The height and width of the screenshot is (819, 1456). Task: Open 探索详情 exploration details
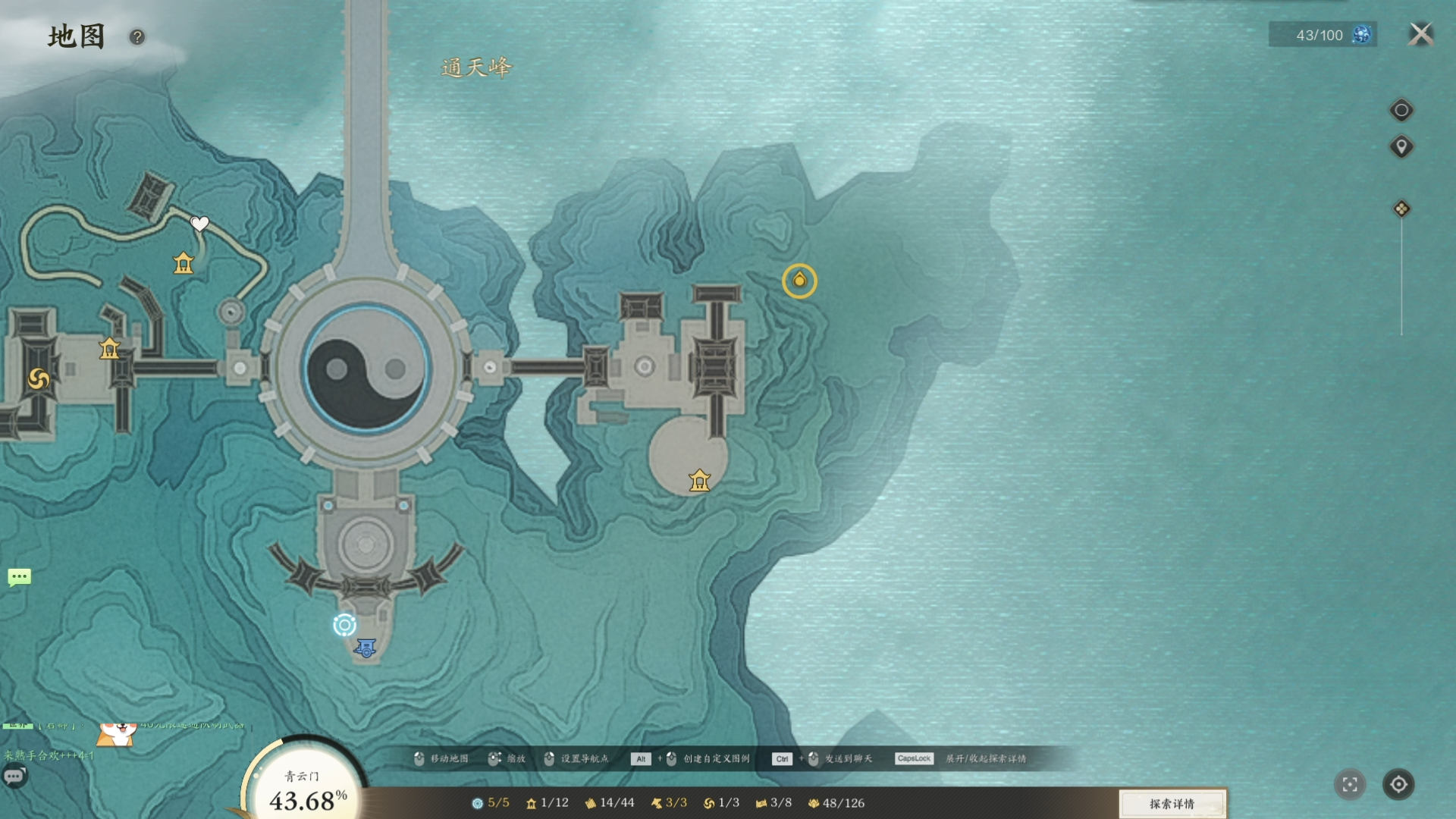tap(1172, 804)
